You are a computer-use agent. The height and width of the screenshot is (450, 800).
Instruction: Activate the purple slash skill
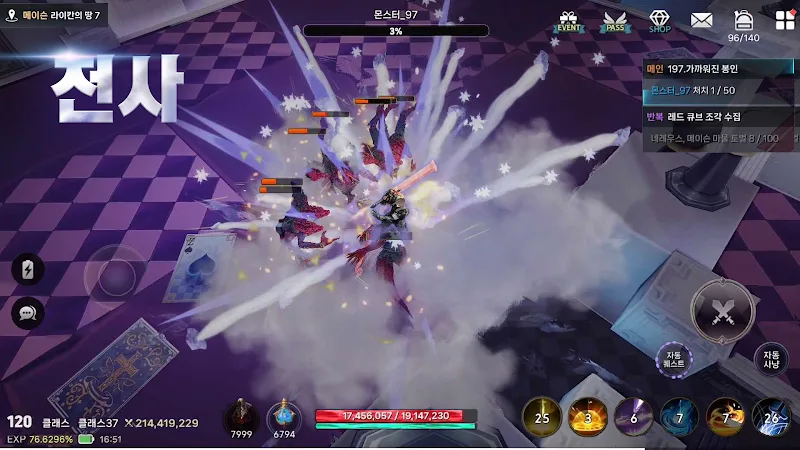(633, 416)
